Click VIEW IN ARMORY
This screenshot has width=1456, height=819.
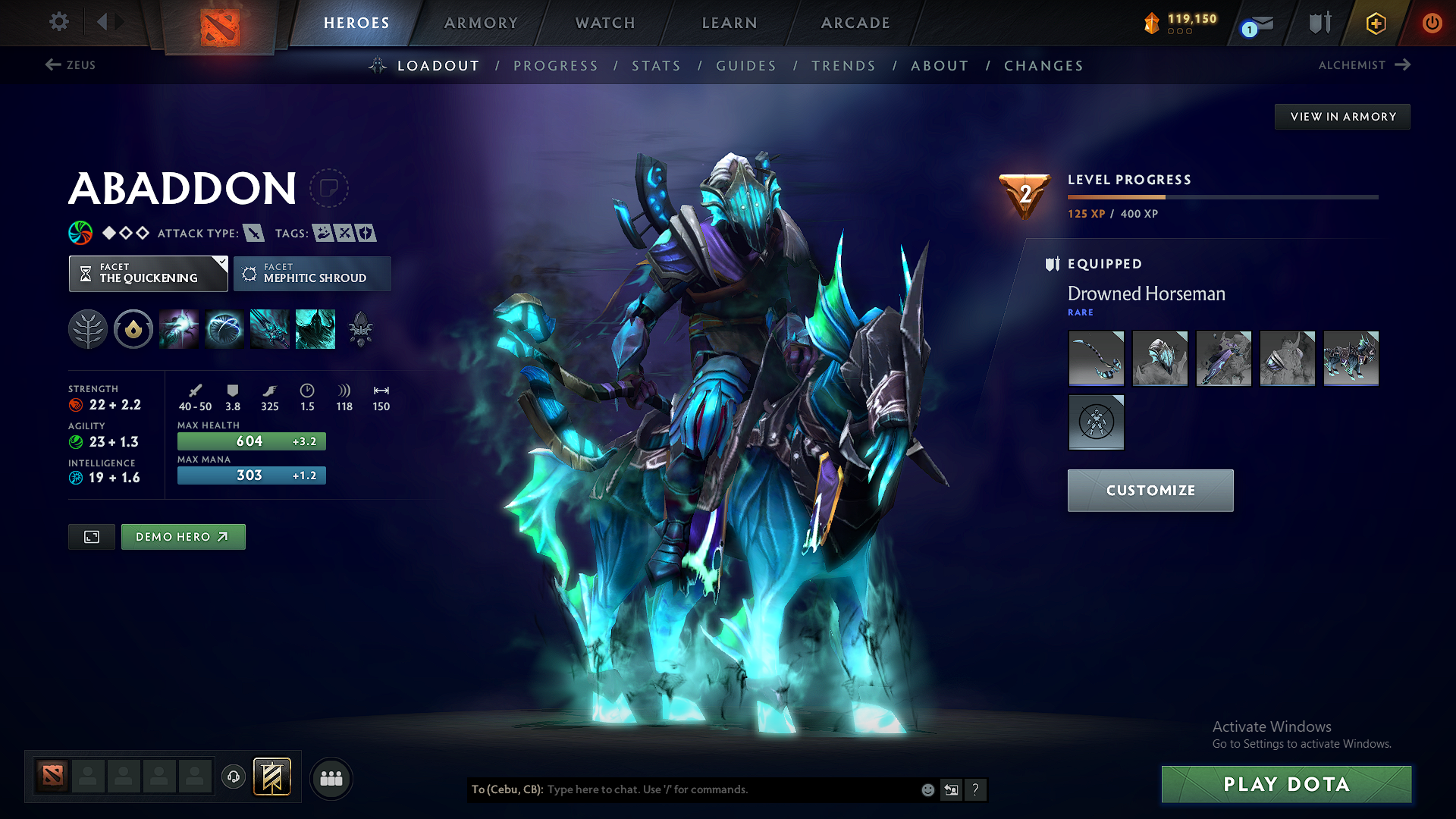point(1341,116)
